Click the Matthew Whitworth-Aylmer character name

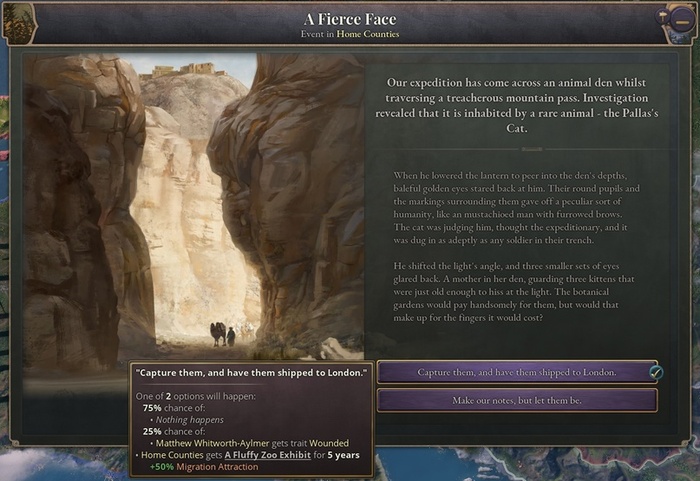(x=206, y=443)
